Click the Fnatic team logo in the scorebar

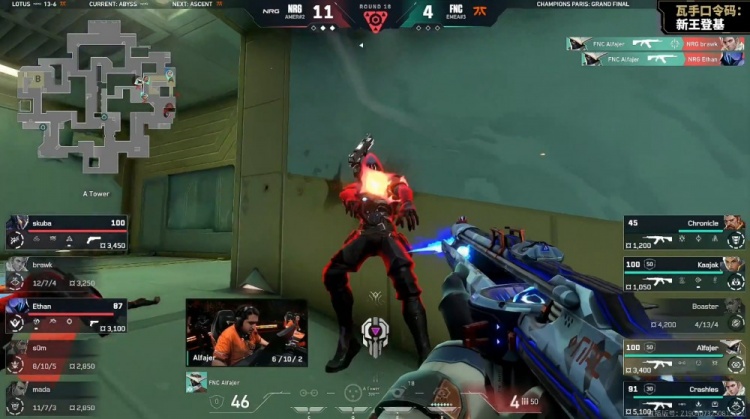click(x=483, y=13)
